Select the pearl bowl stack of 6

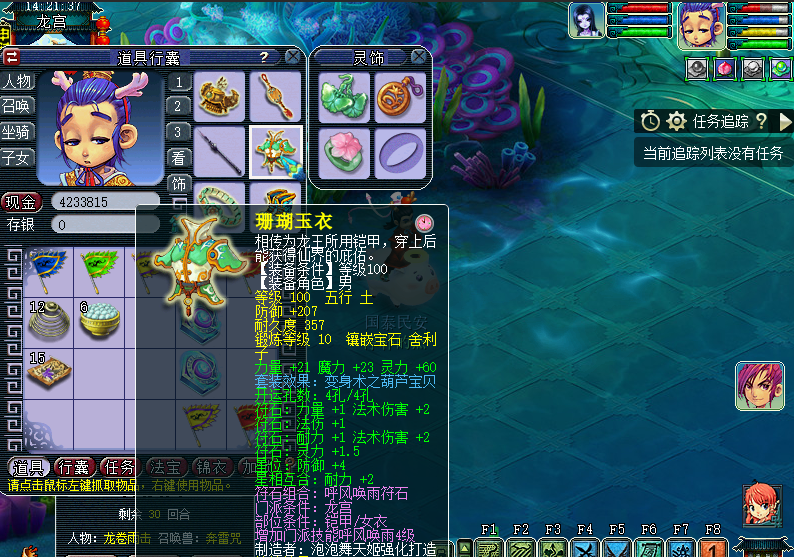coord(100,320)
